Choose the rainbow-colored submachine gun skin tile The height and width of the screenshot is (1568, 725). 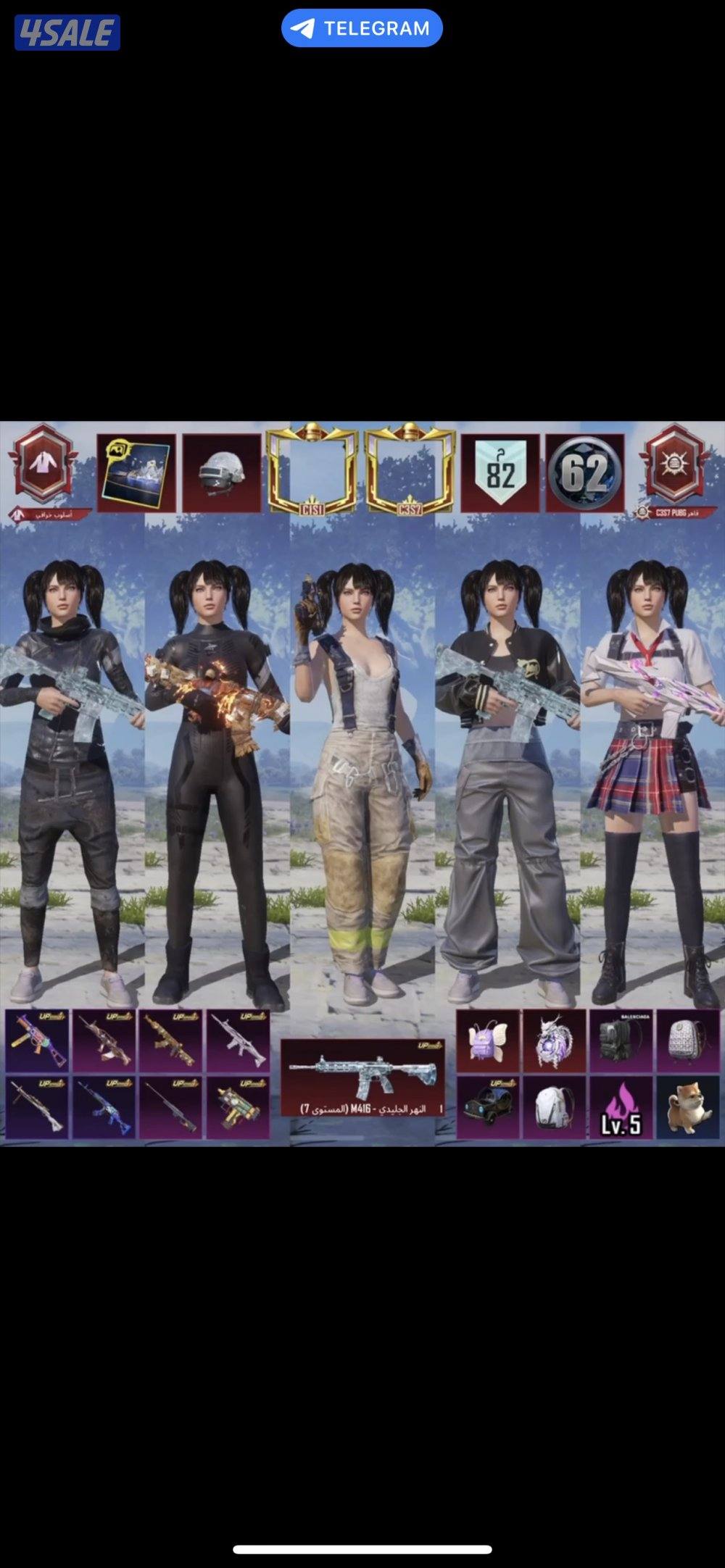37,1041
